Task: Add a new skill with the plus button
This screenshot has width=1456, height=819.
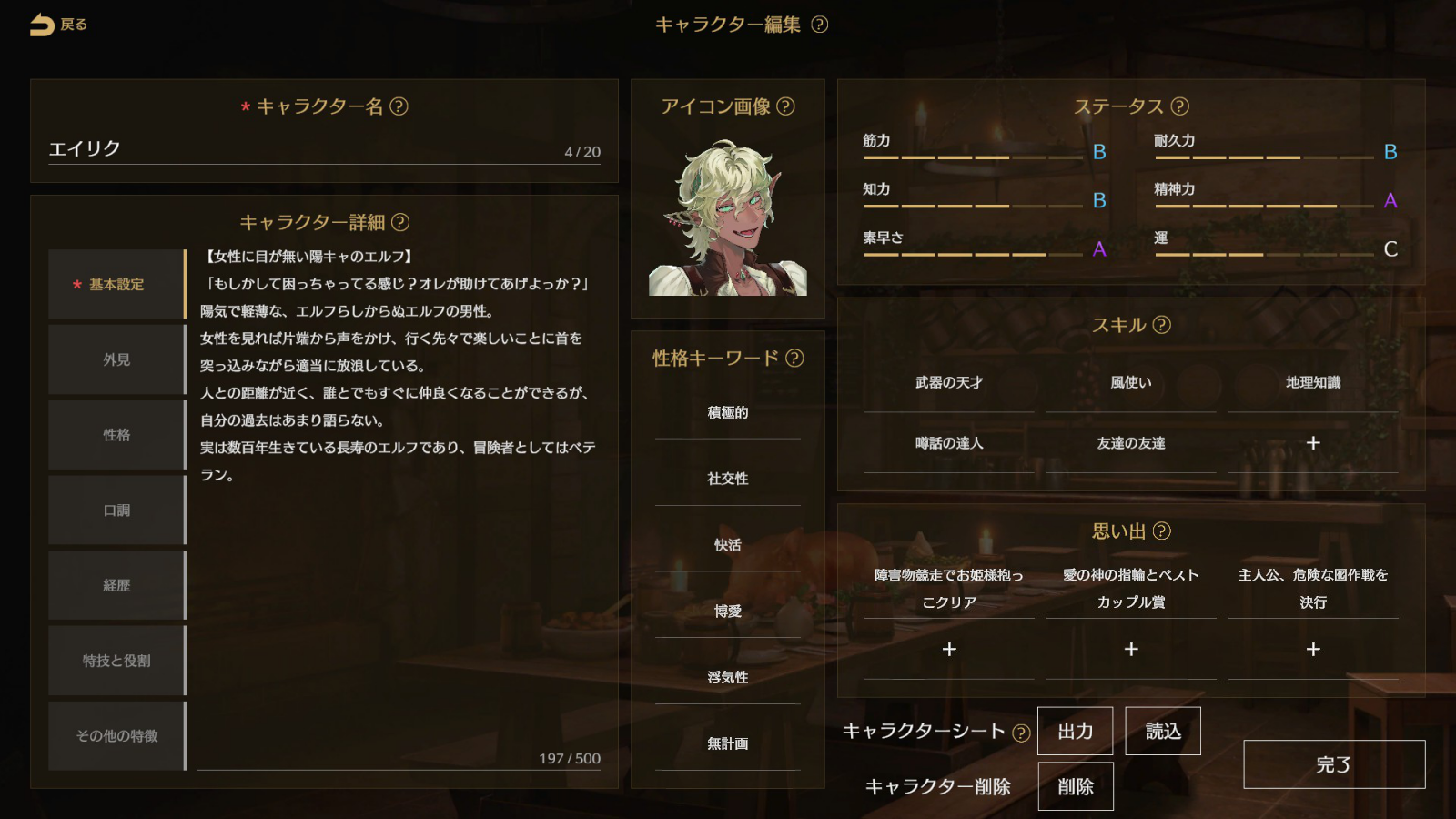Action: tap(1312, 443)
